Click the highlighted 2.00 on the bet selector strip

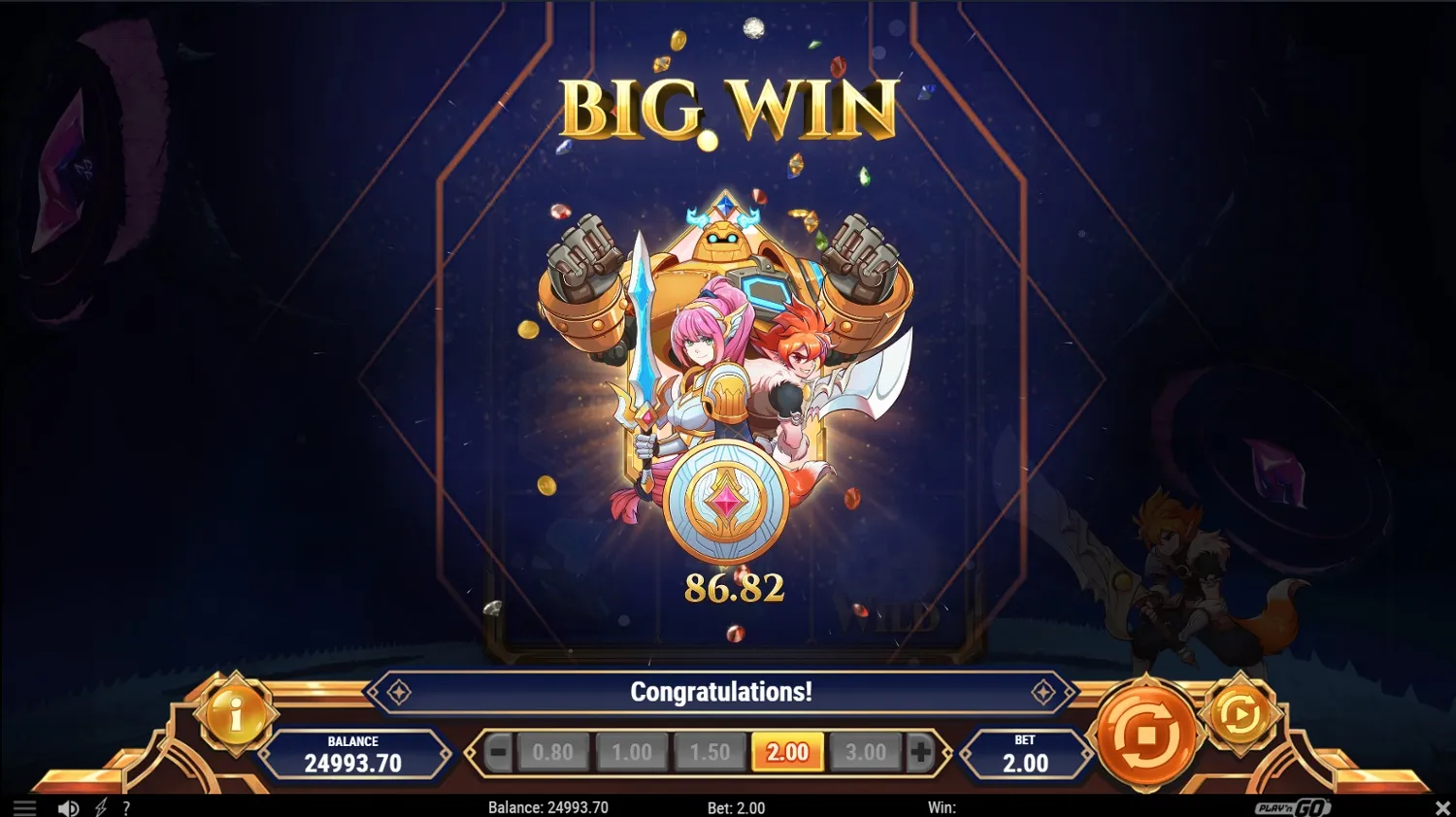pos(787,751)
